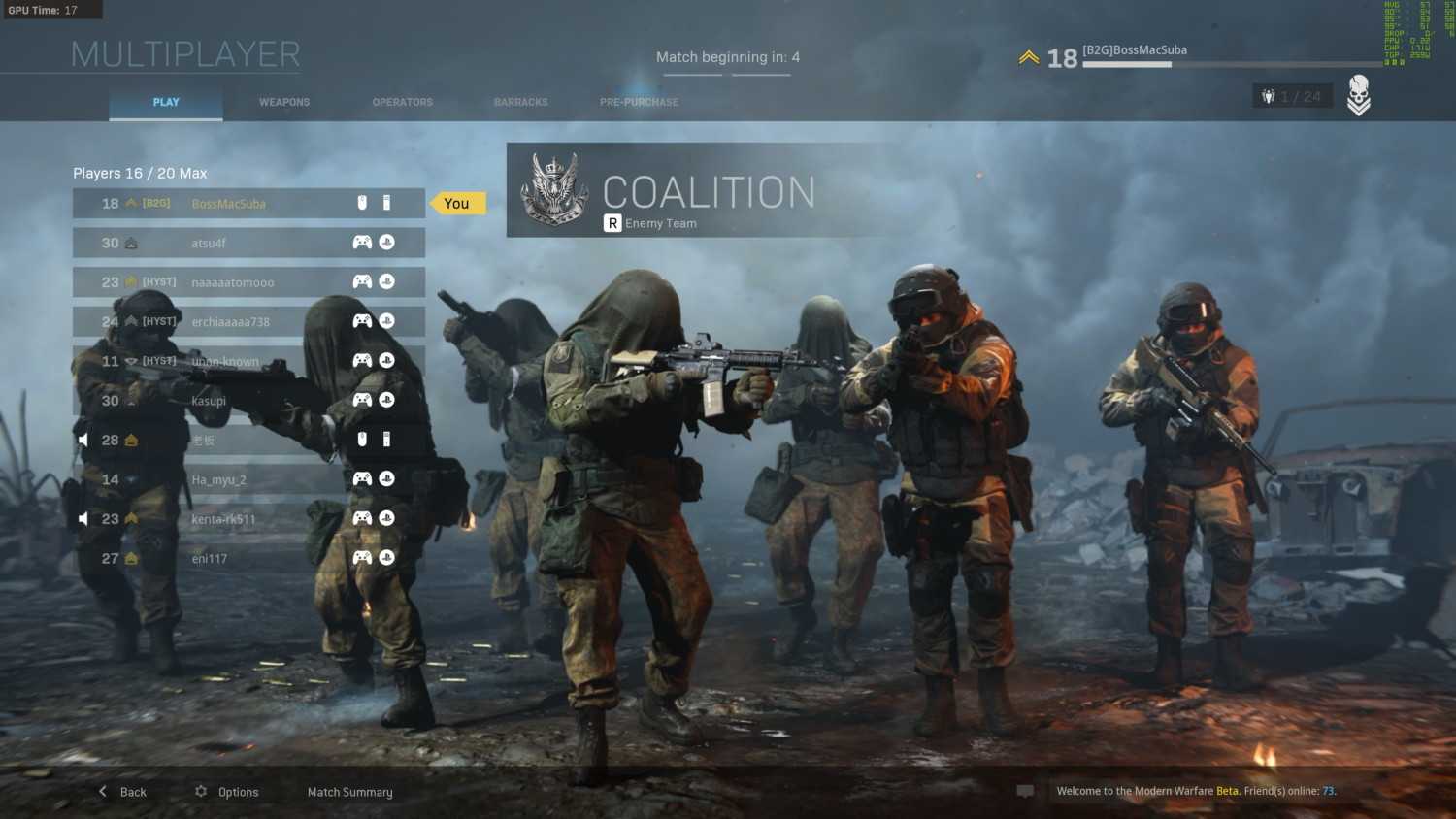
Task: Open the chat message icon
Action: pyautogui.click(x=1025, y=791)
